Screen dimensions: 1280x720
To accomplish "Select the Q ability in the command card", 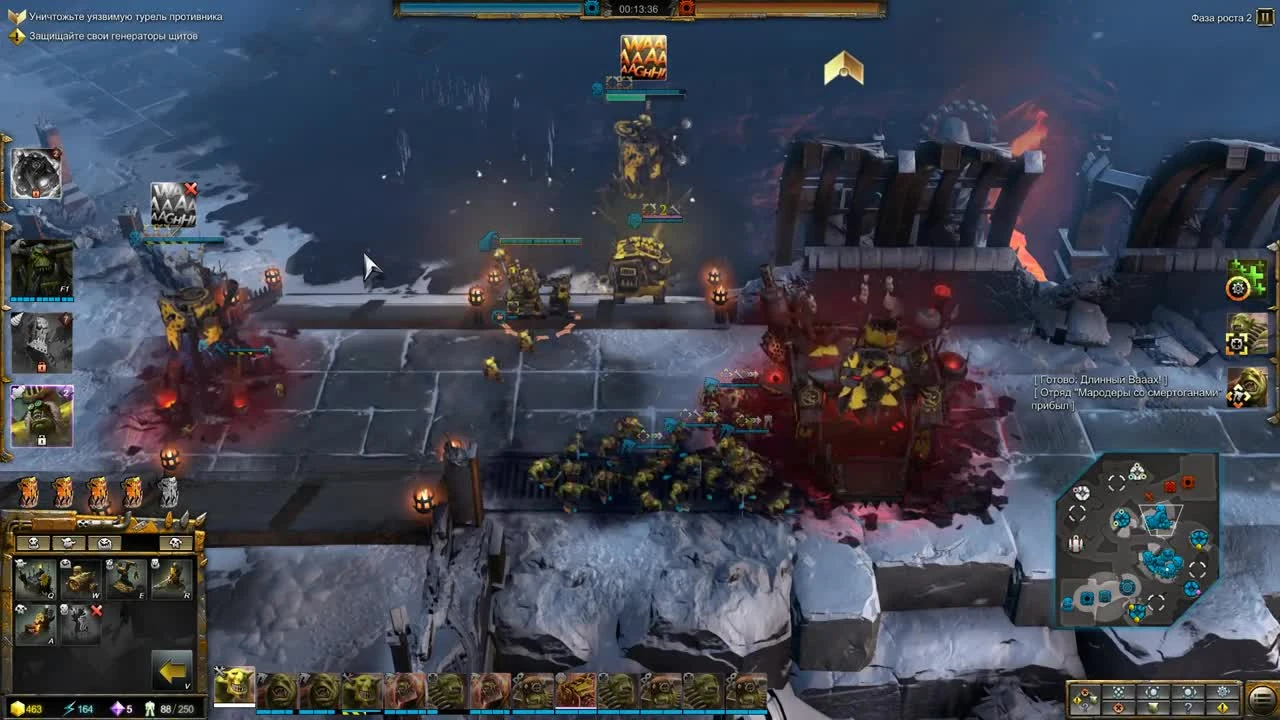I will [35, 578].
